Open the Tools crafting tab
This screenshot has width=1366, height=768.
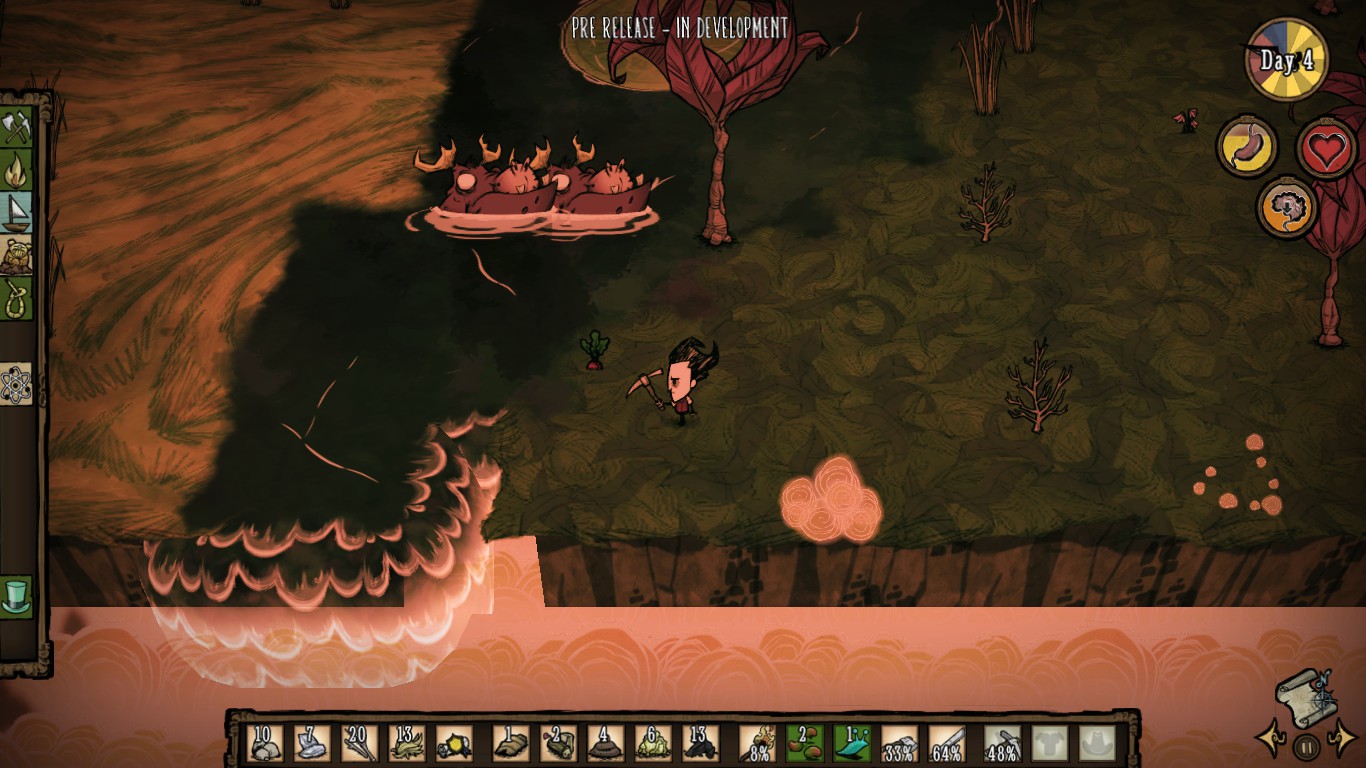pos(17,127)
